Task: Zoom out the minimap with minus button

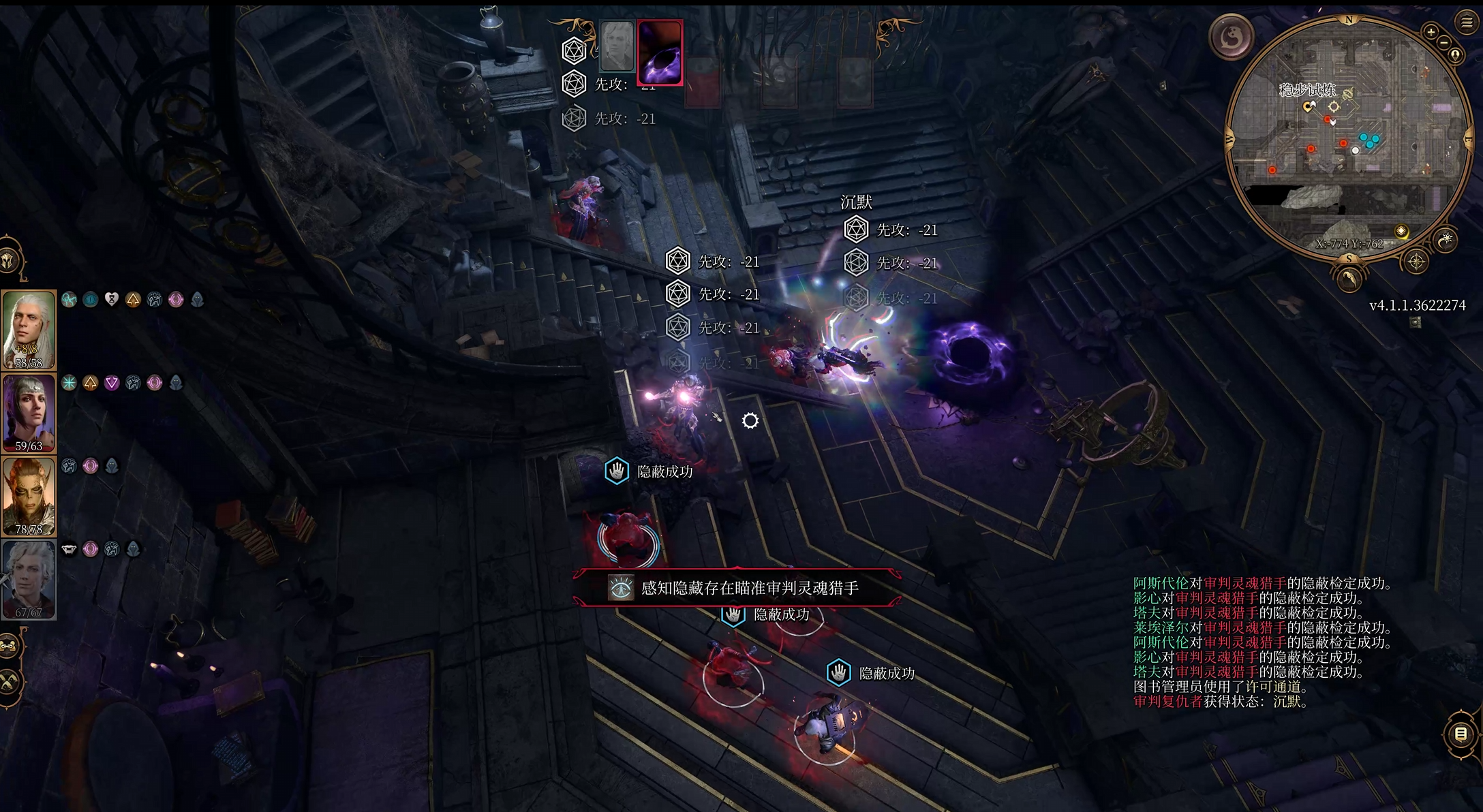Action: click(1444, 42)
